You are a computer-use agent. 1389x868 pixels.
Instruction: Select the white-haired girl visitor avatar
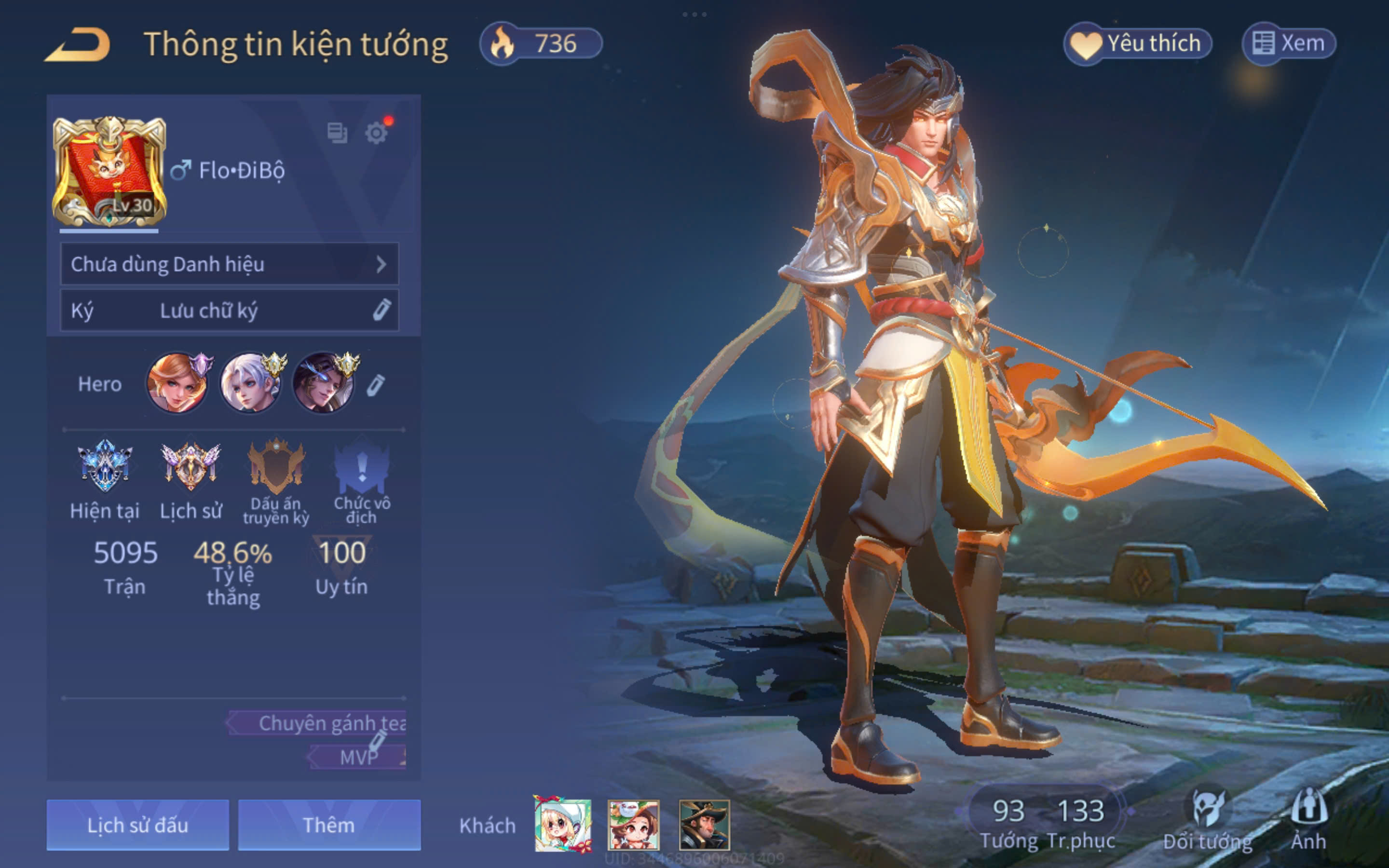tap(562, 825)
